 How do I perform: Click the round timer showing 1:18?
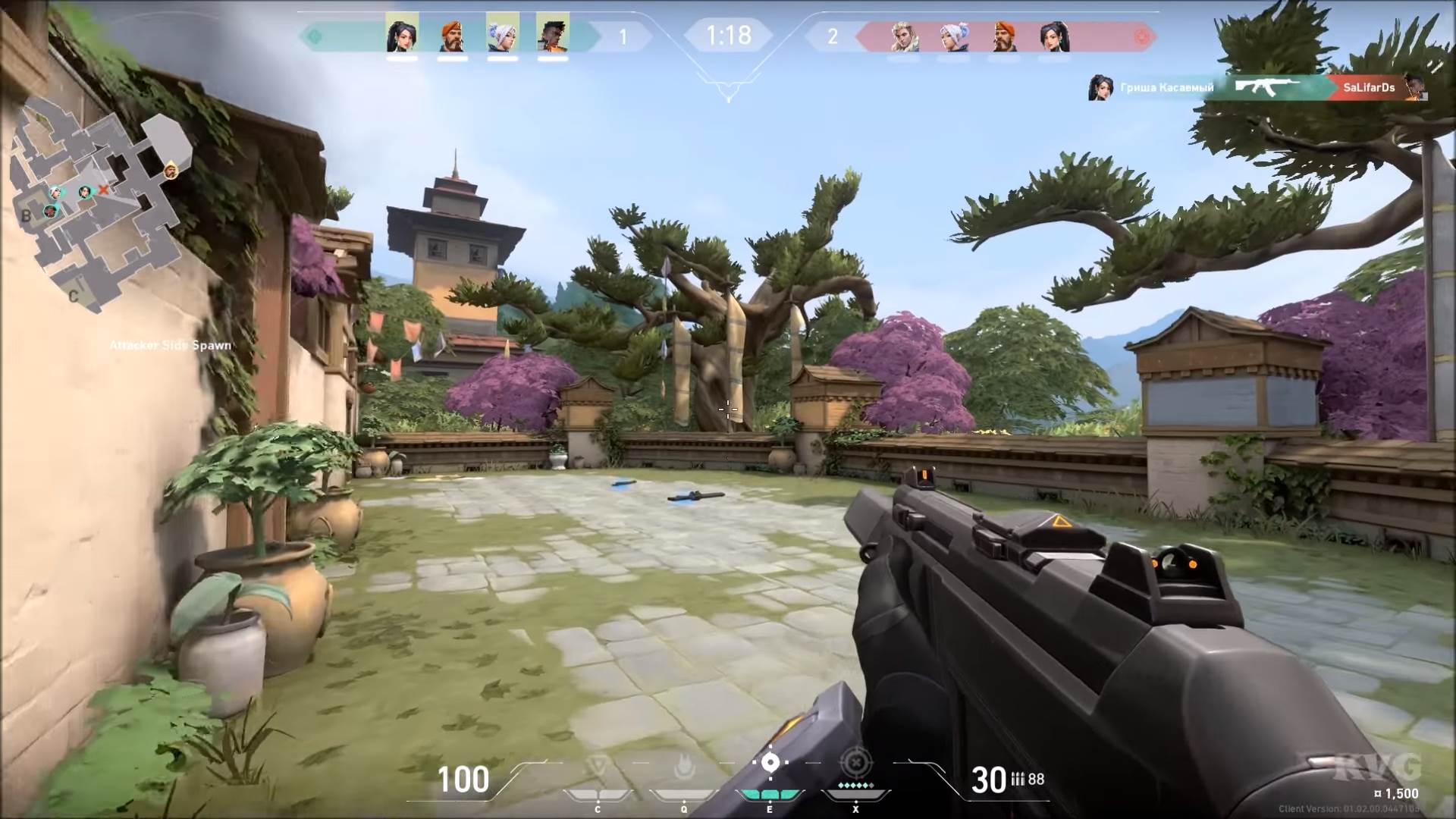(x=729, y=33)
